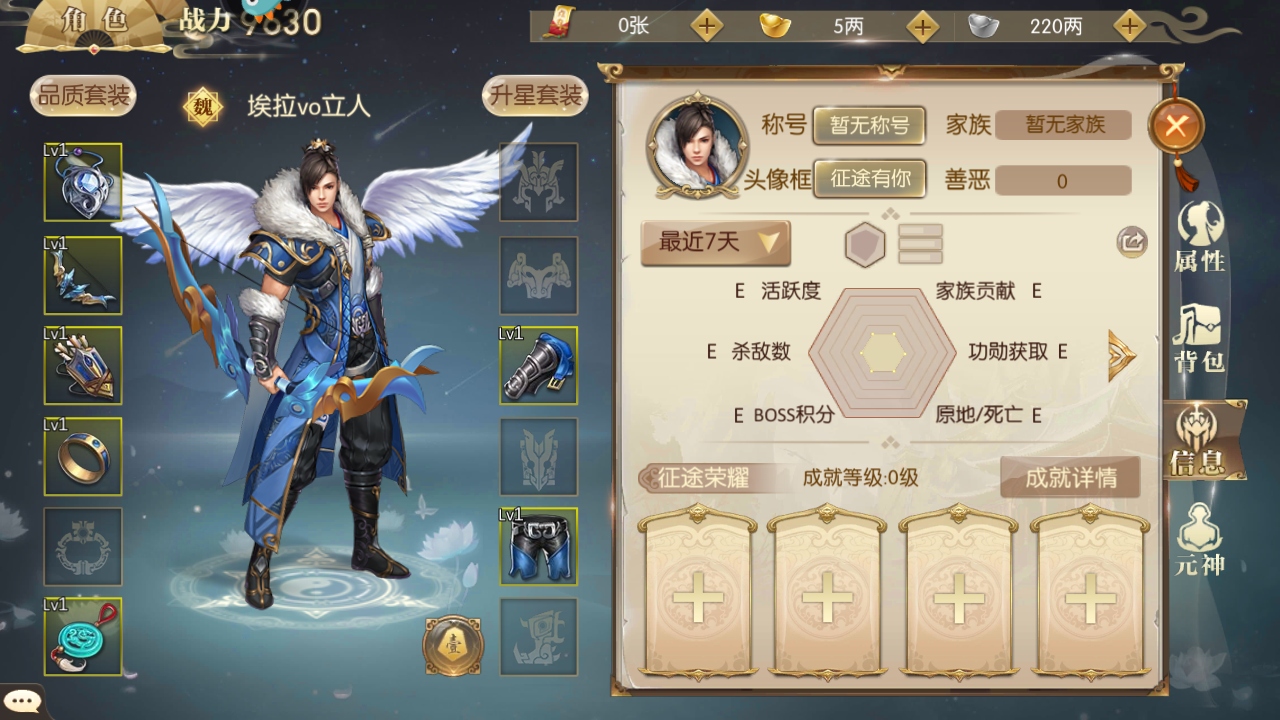1280x720 pixels.
Task: Click the share icon in the stats panel
Action: pos(1132,241)
